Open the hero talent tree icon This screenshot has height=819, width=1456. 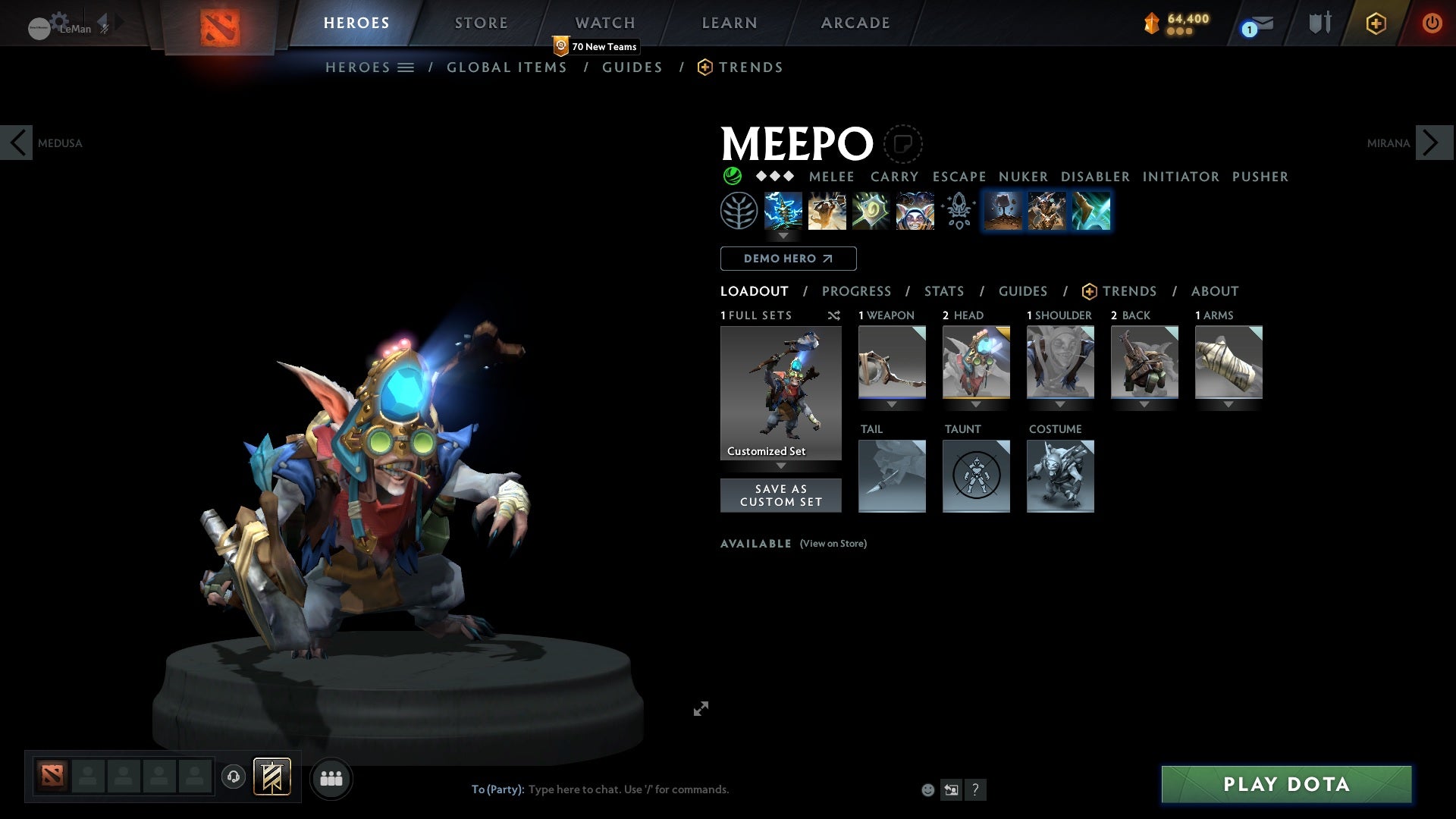(739, 210)
